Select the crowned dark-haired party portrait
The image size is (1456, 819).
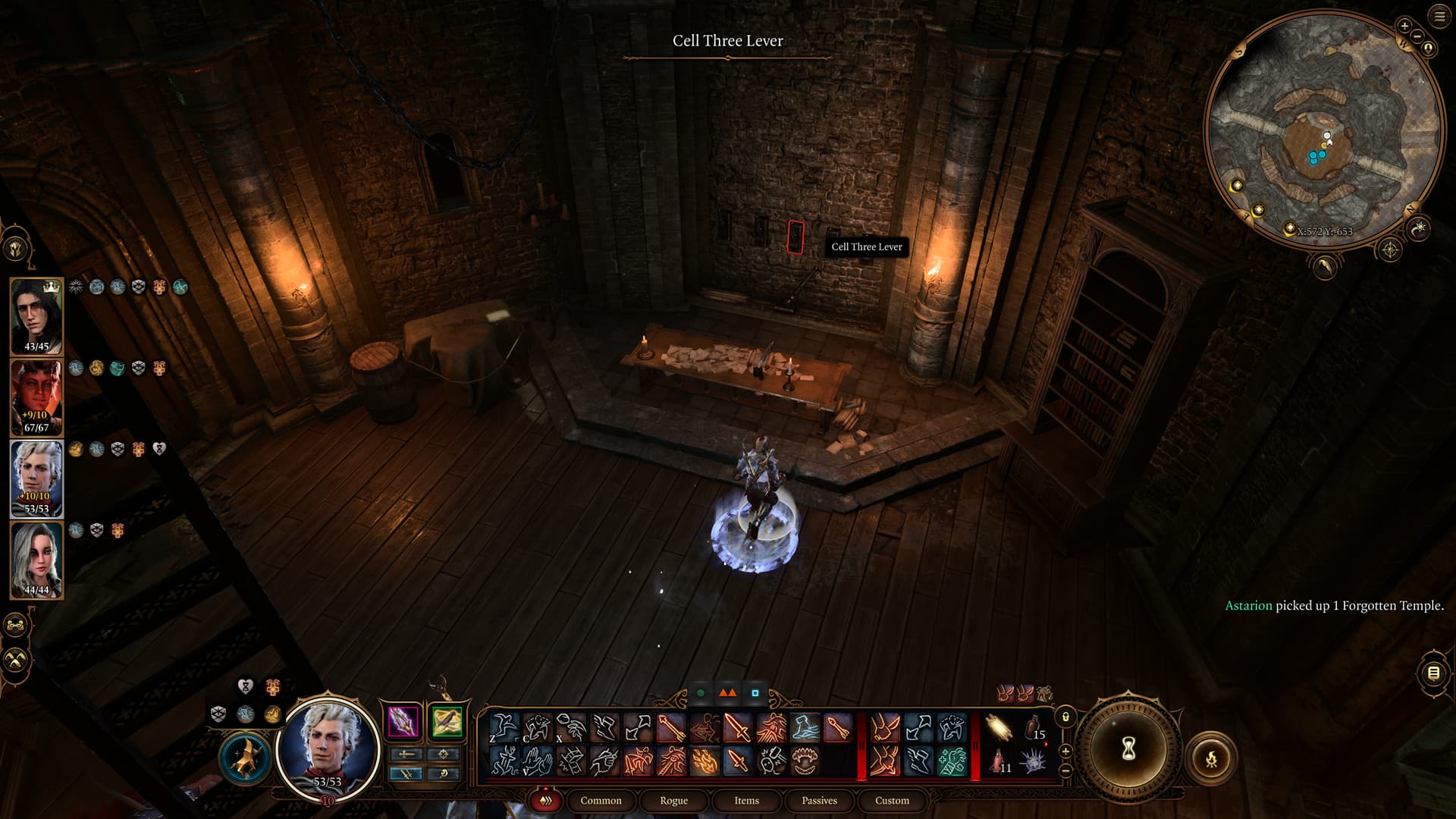36,315
